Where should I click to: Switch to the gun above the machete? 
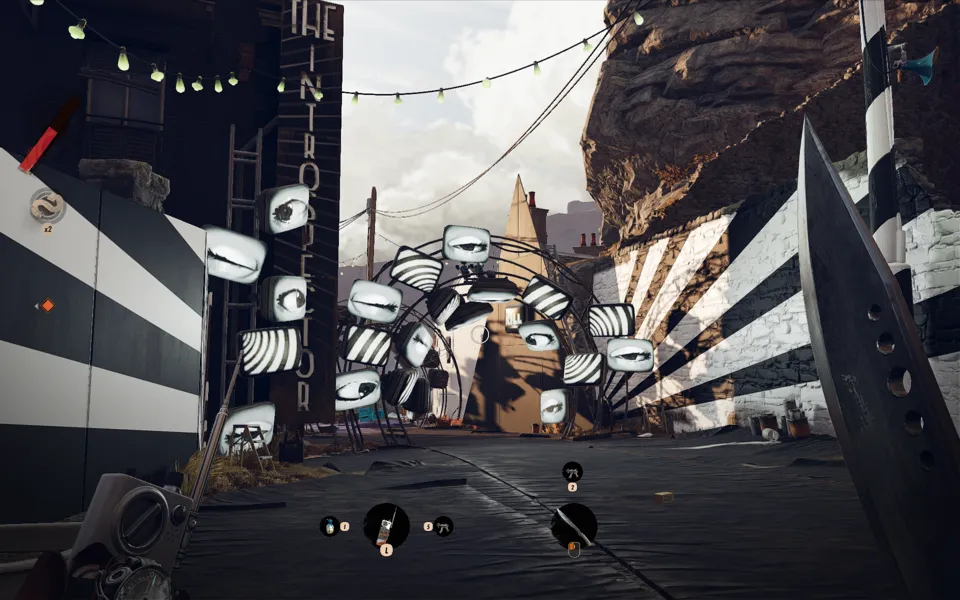(573, 470)
